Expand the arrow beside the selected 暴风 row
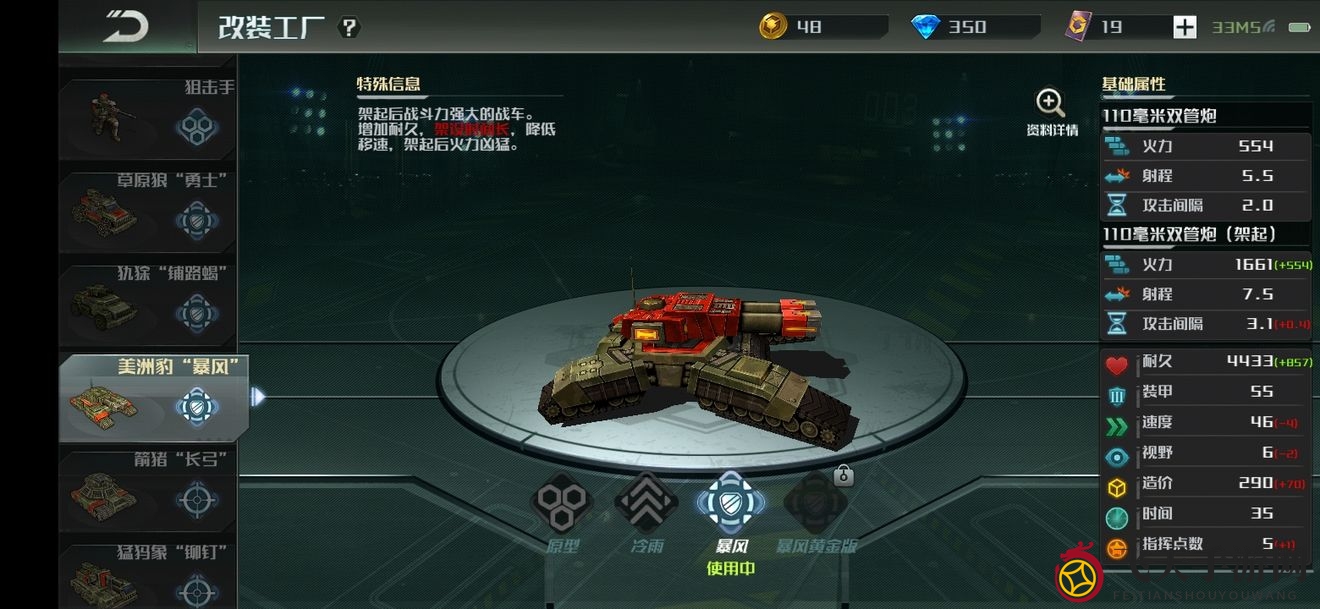Screen dimensions: 1320x609 click(x=258, y=397)
